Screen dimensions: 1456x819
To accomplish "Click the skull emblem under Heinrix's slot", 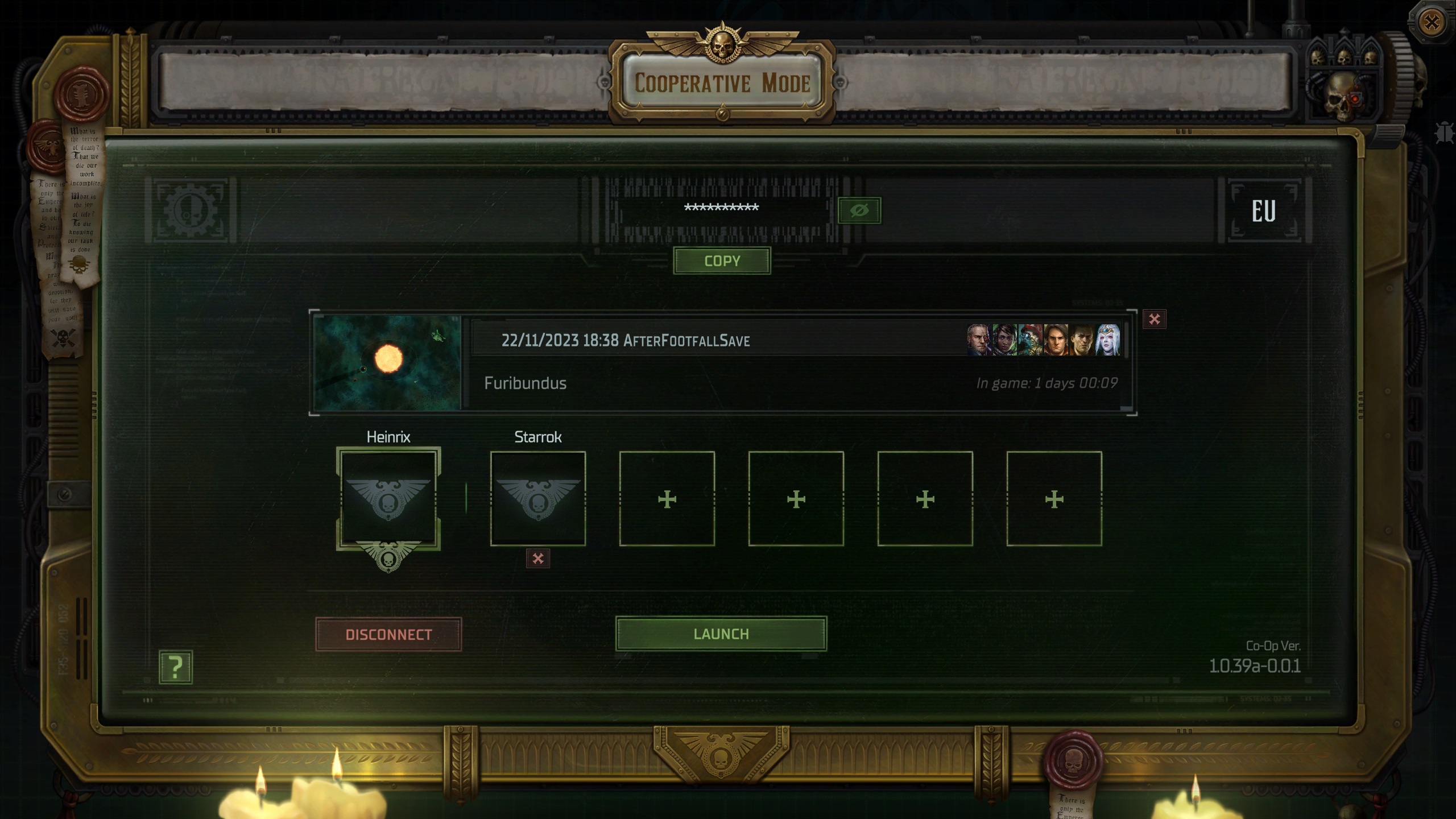I will click(389, 560).
